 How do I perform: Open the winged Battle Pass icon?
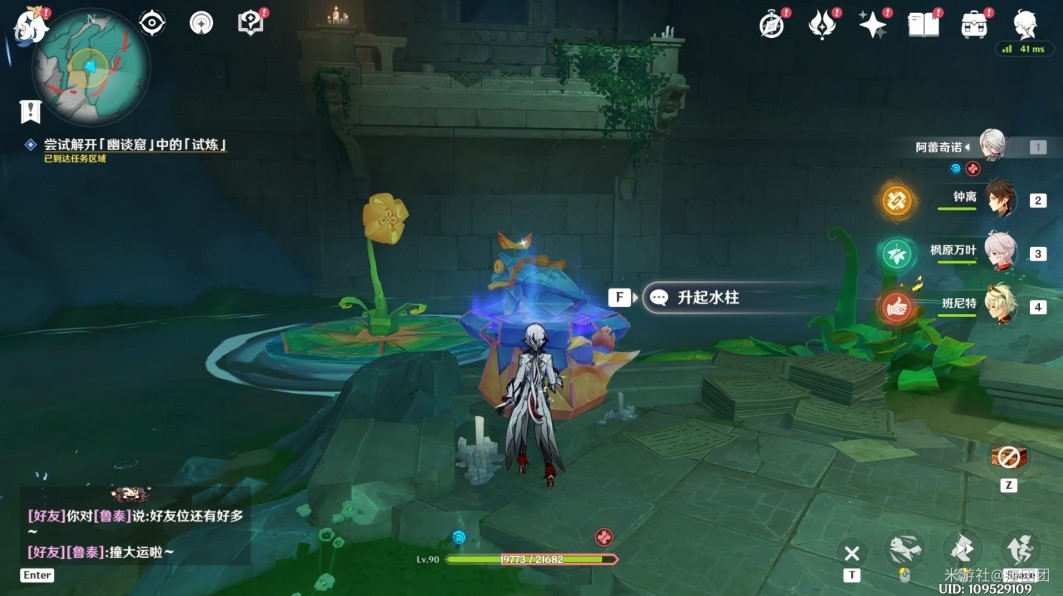(822, 25)
